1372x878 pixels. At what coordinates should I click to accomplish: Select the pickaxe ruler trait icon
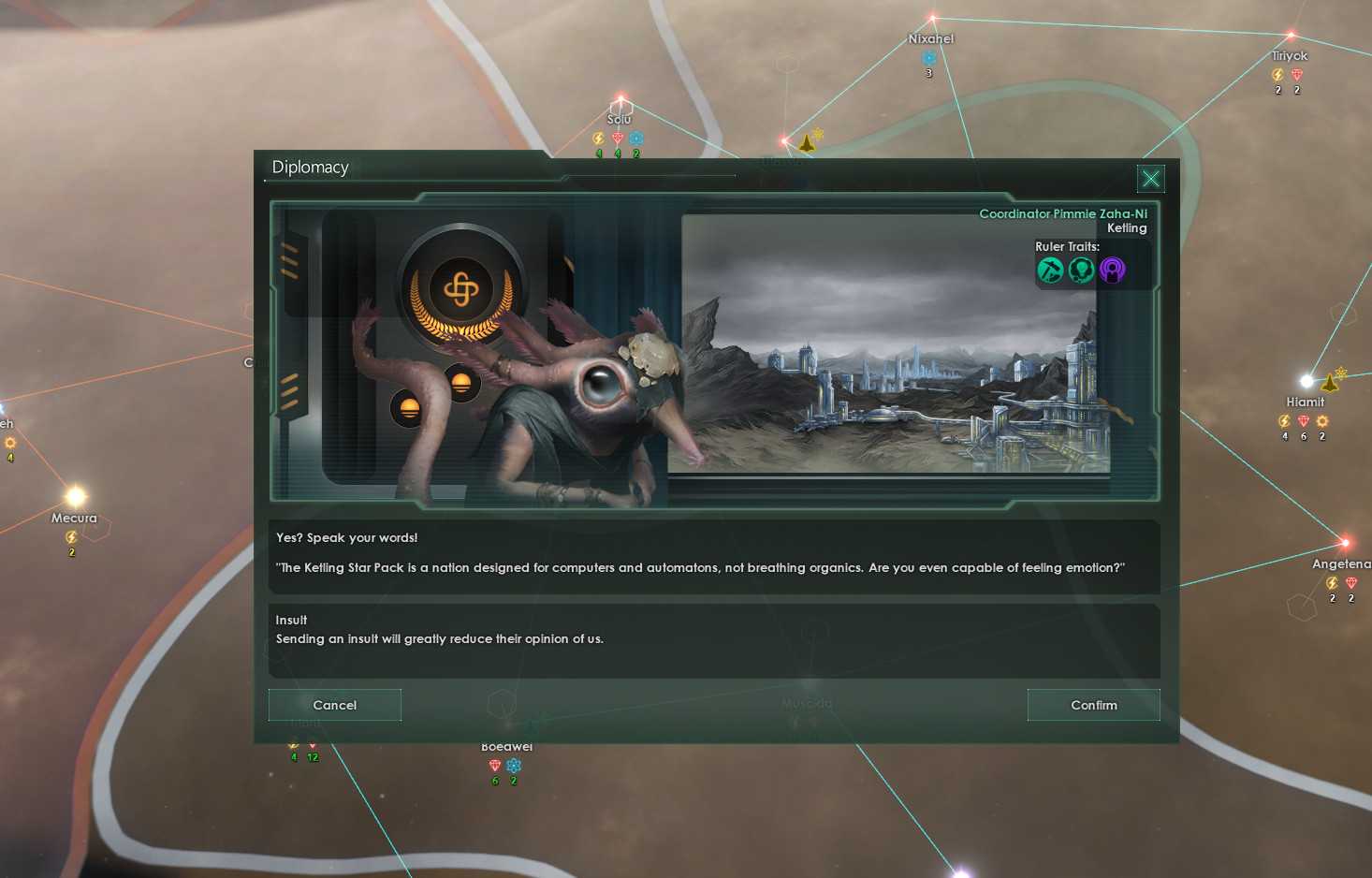pos(1051,270)
